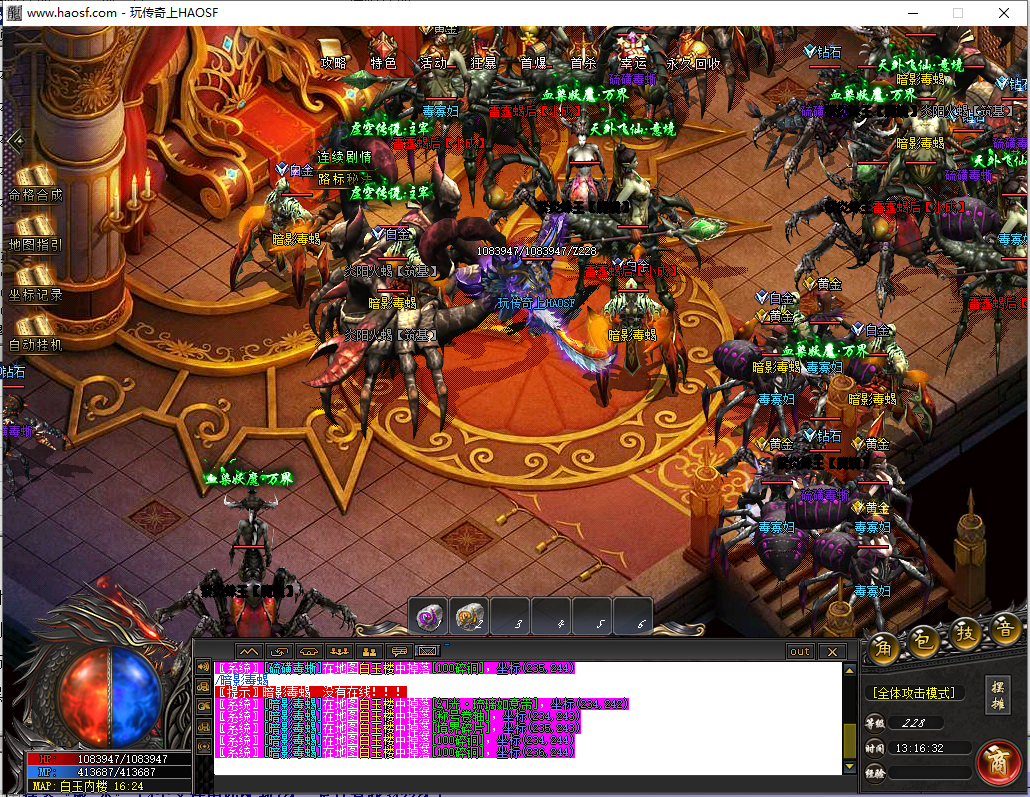
Task: Open the 永久回收 recycling menu
Action: pyautogui.click(x=694, y=62)
